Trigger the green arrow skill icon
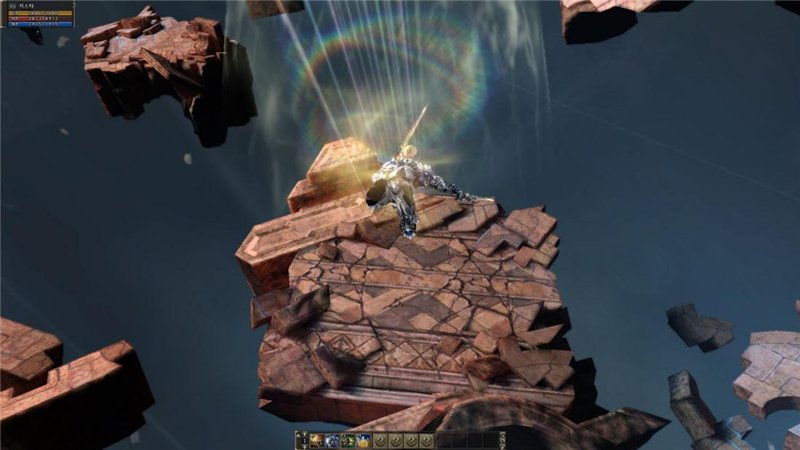 click(x=348, y=440)
